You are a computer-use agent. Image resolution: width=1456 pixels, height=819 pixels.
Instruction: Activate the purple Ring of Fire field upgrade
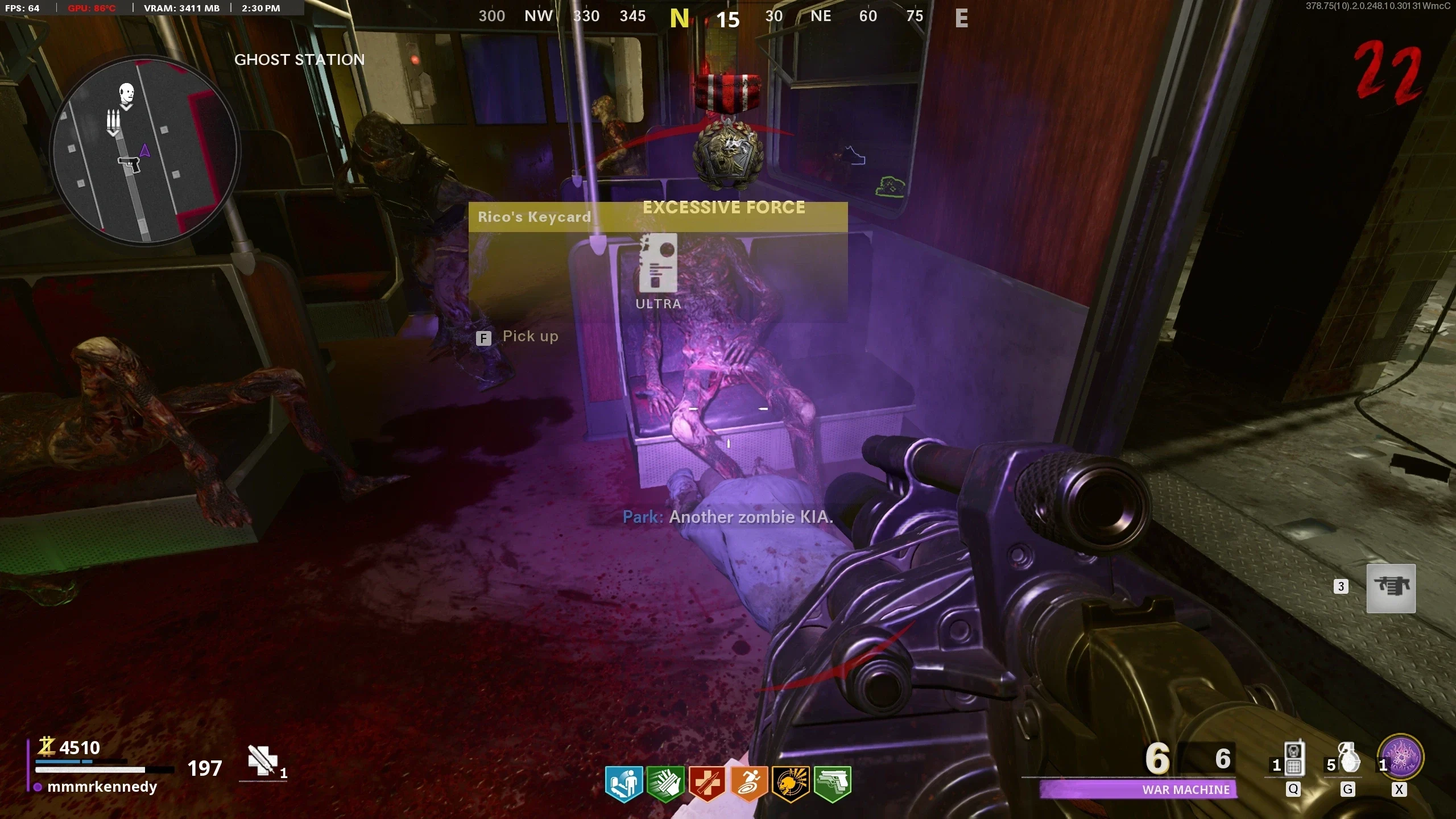pyautogui.click(x=1400, y=758)
